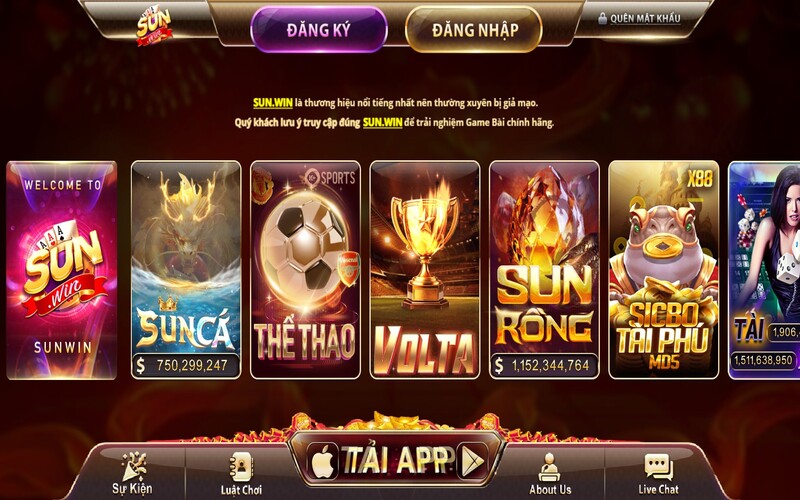Select the Sun Rồng game tile
Image resolution: width=800 pixels, height=500 pixels.
(544, 270)
